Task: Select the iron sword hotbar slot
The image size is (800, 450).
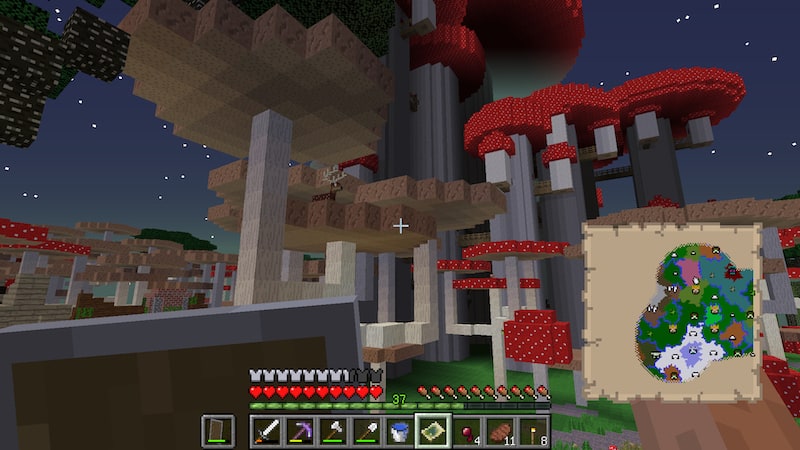Action: (x=267, y=432)
